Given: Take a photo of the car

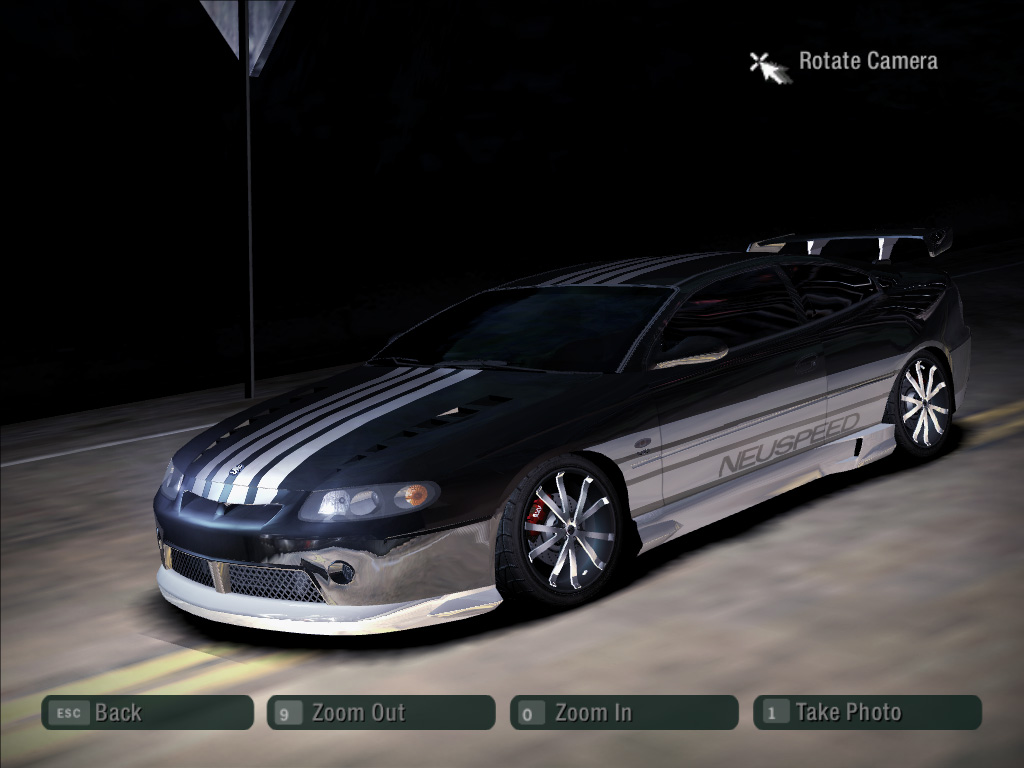Looking at the screenshot, I should (x=867, y=712).
